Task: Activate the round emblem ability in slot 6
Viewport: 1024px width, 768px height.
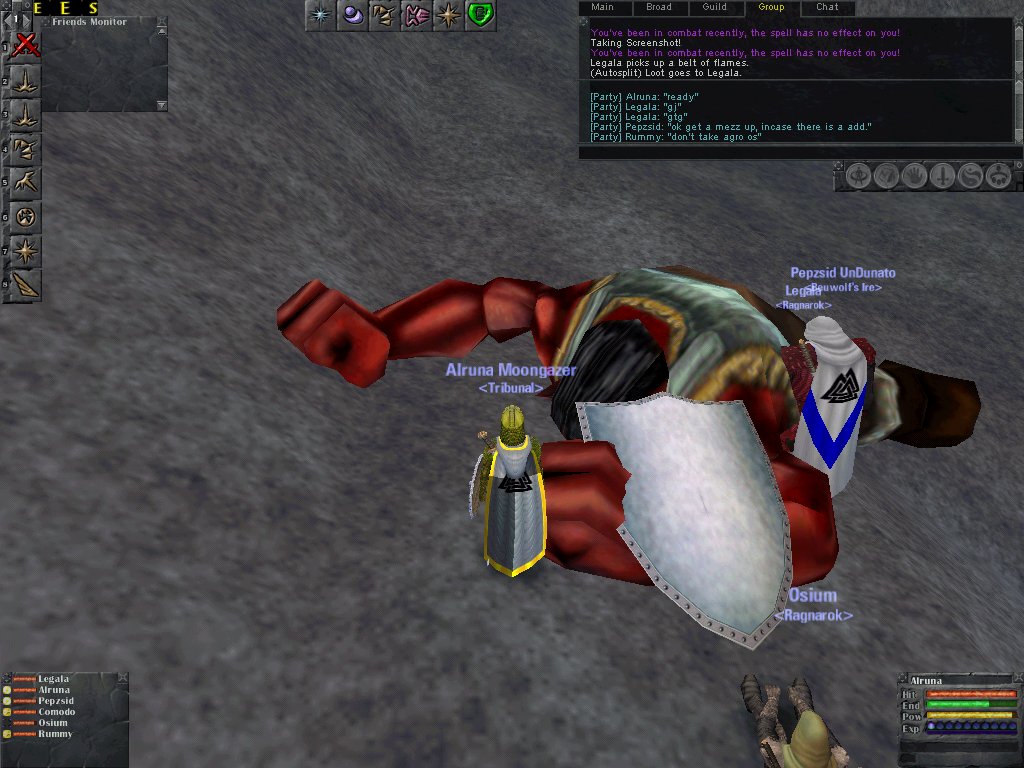Action: pyautogui.click(x=26, y=216)
